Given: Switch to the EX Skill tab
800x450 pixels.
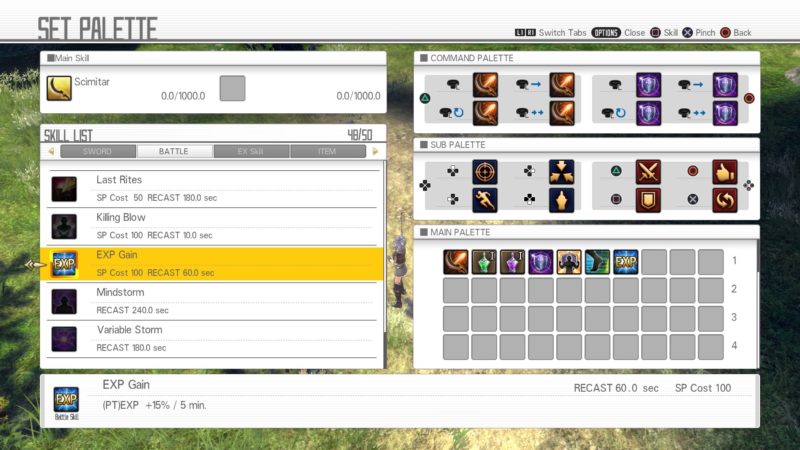Looking at the screenshot, I should pos(250,152).
